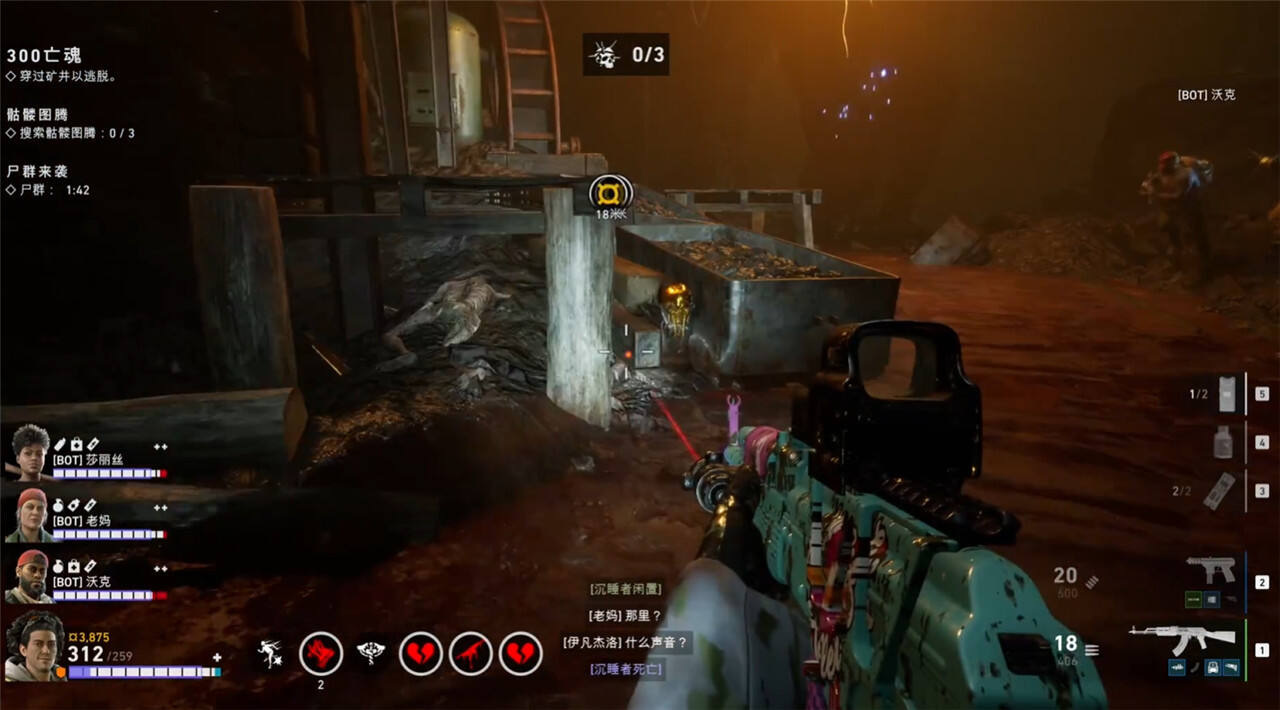Click the yellow ammo marker showing 18
This screenshot has height=710, width=1280.
(610, 191)
